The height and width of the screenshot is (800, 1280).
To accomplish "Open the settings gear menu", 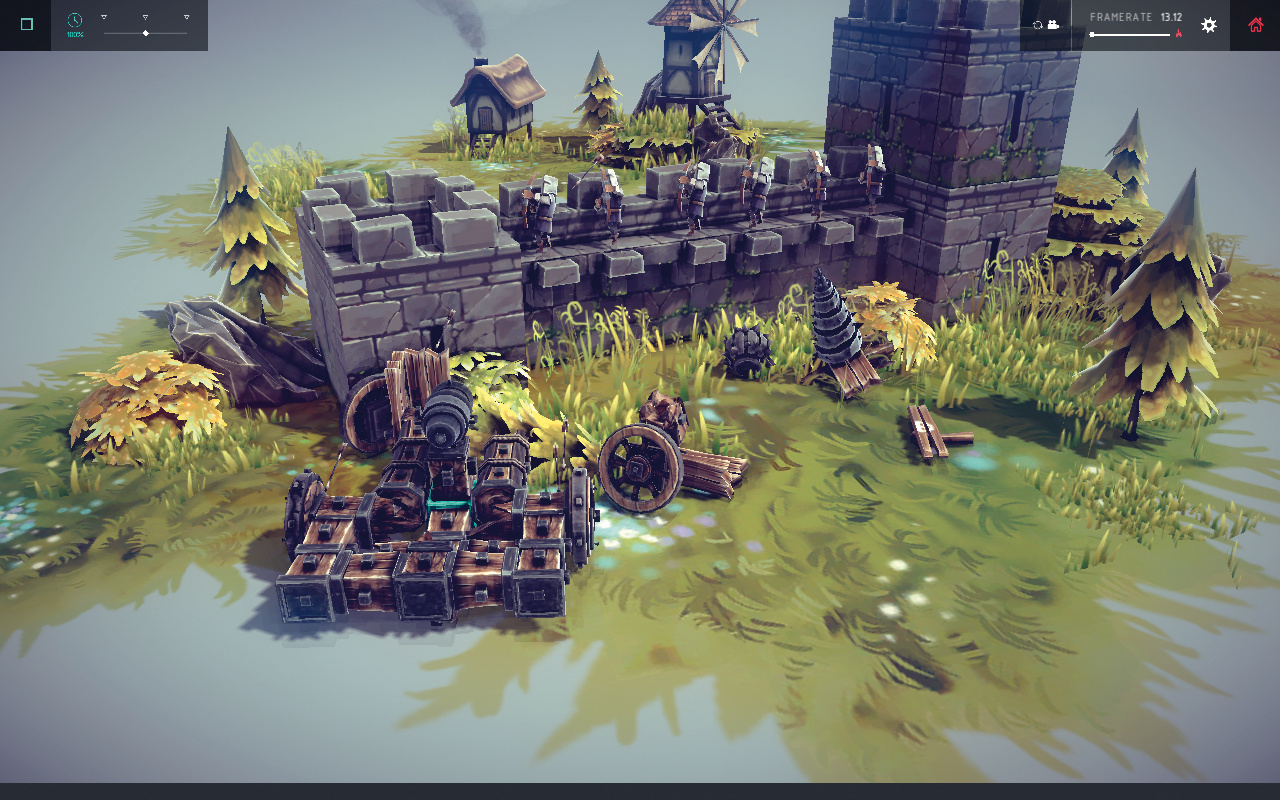I will pos(1209,25).
